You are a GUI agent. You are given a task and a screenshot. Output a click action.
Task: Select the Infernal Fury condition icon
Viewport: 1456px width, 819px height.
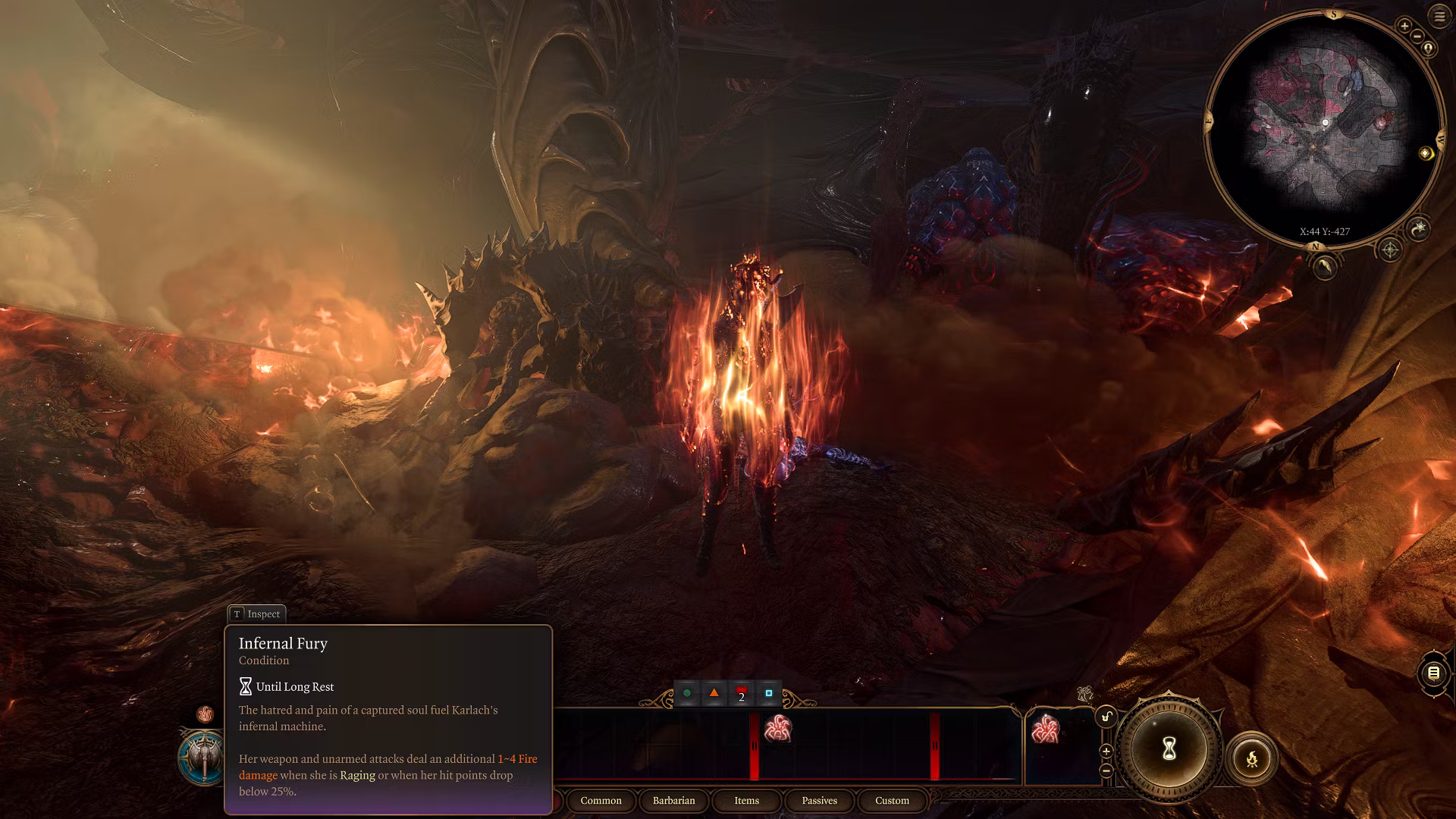point(205,714)
